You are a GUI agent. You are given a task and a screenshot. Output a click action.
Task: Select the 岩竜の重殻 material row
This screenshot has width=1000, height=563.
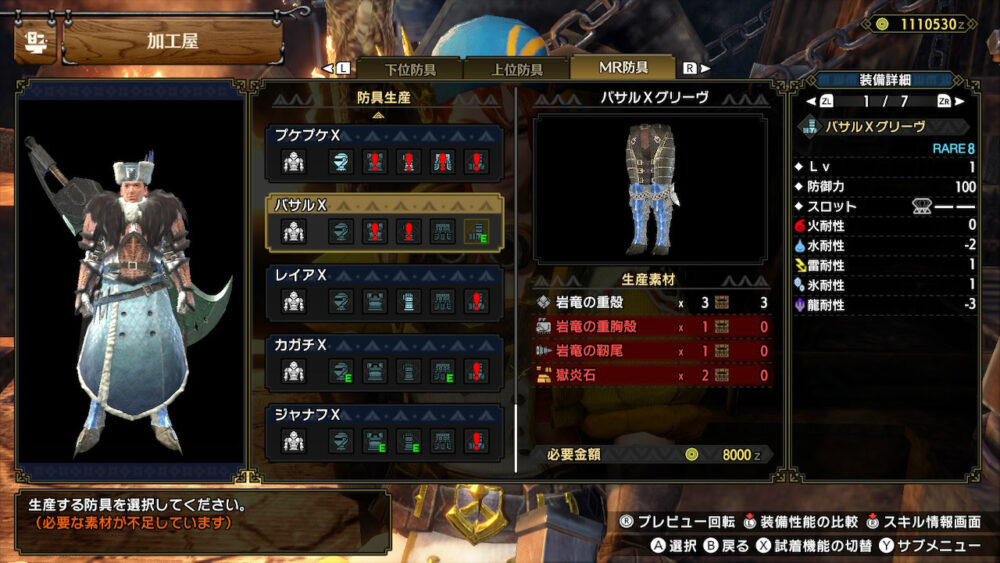coord(652,302)
